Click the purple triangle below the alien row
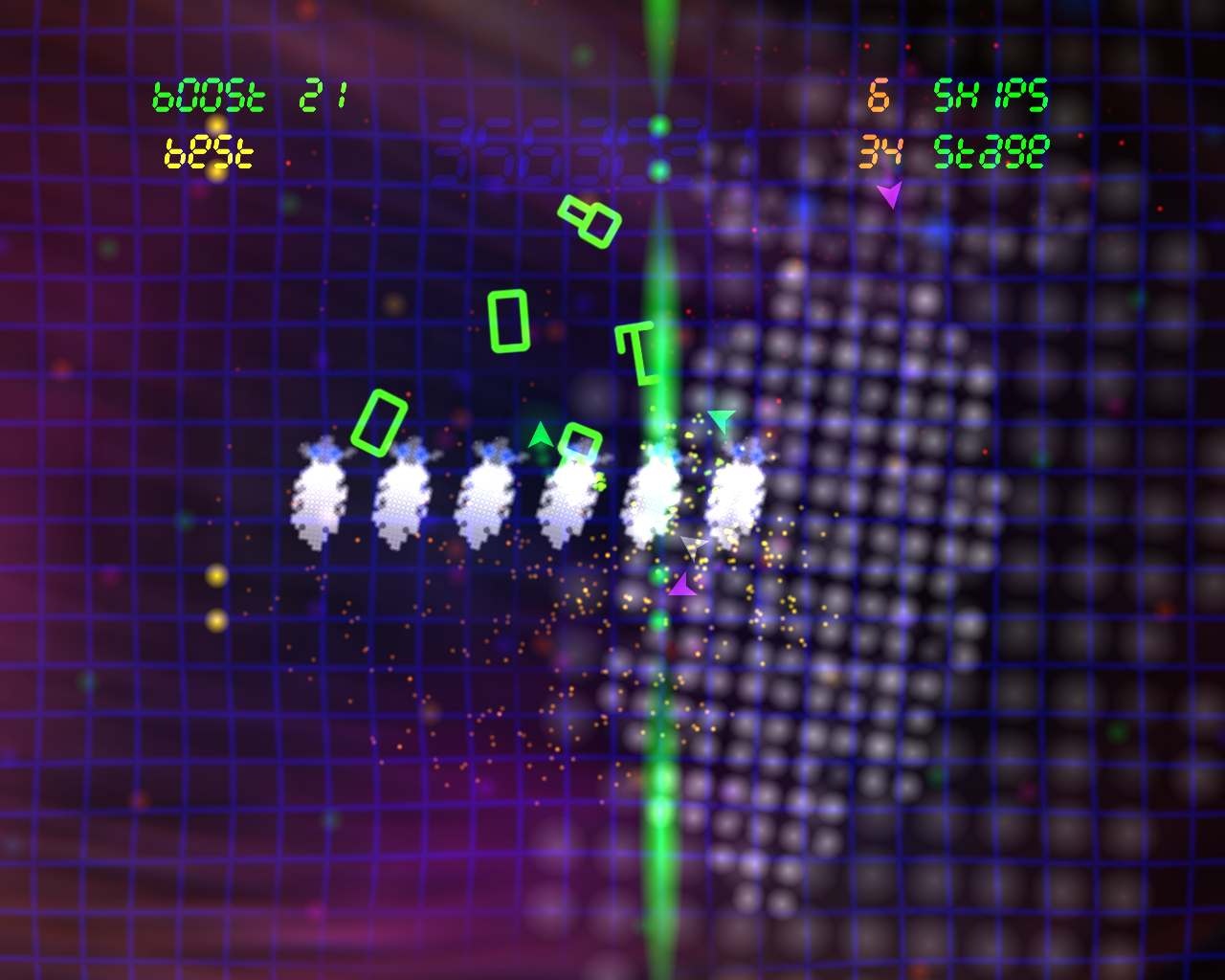The image size is (1225, 980). pos(682,584)
